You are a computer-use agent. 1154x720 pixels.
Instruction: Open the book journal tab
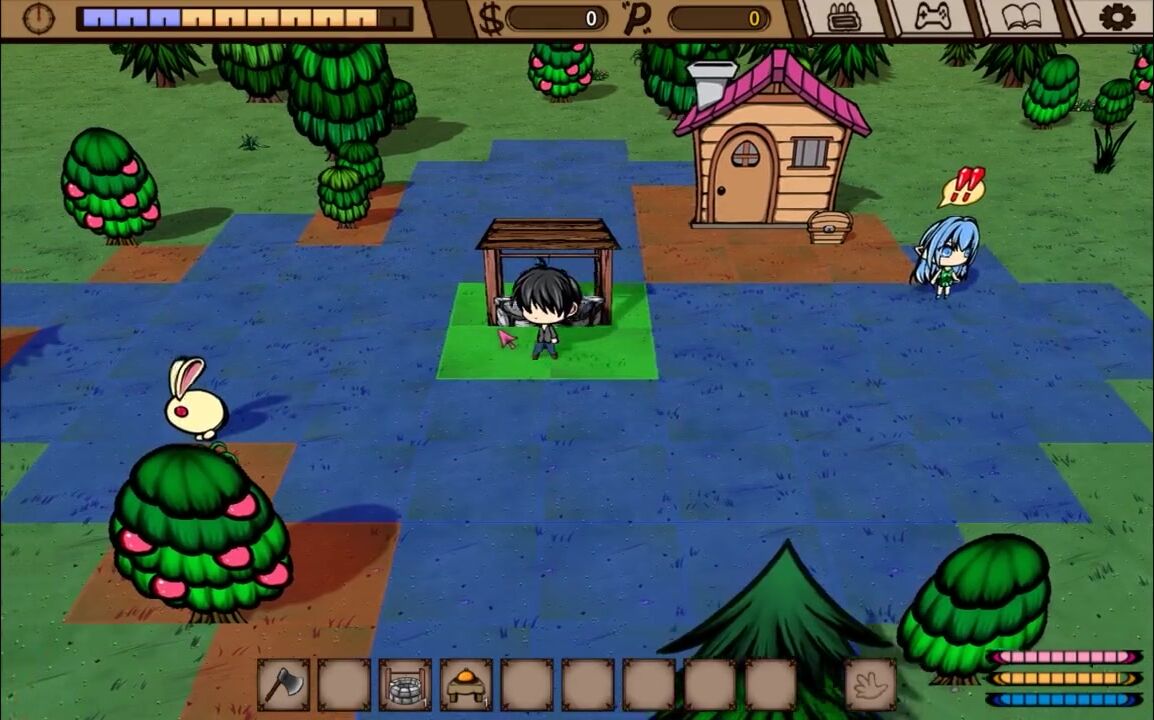pyautogui.click(x=1022, y=17)
